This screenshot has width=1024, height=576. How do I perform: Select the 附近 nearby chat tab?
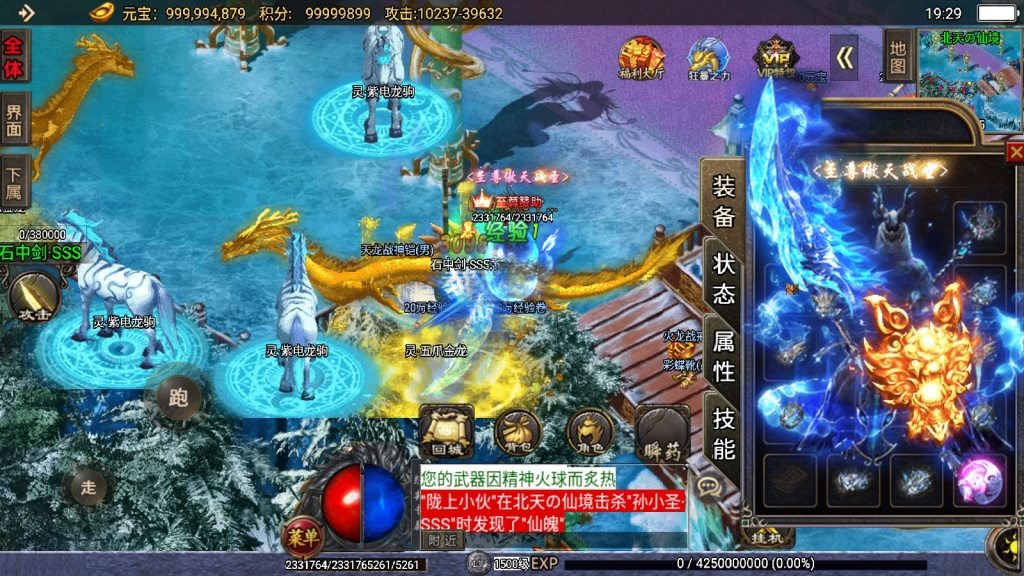[443, 539]
